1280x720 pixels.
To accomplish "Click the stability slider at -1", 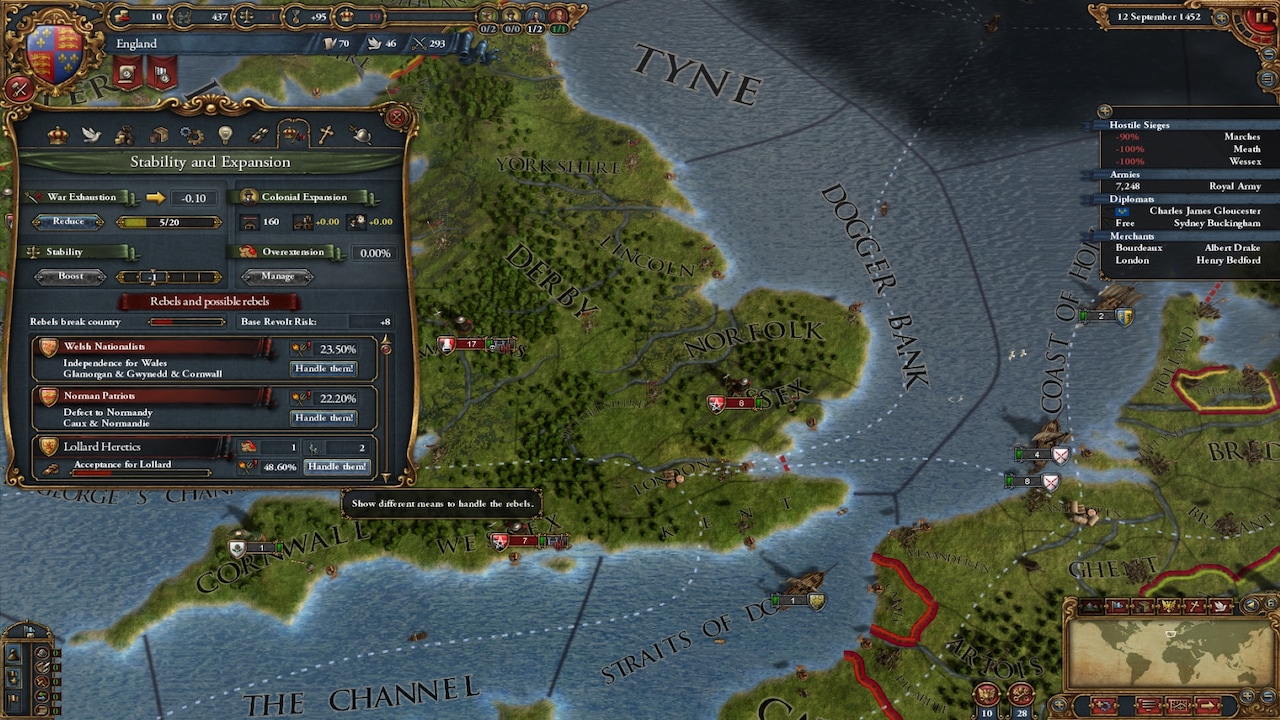I will pyautogui.click(x=155, y=277).
